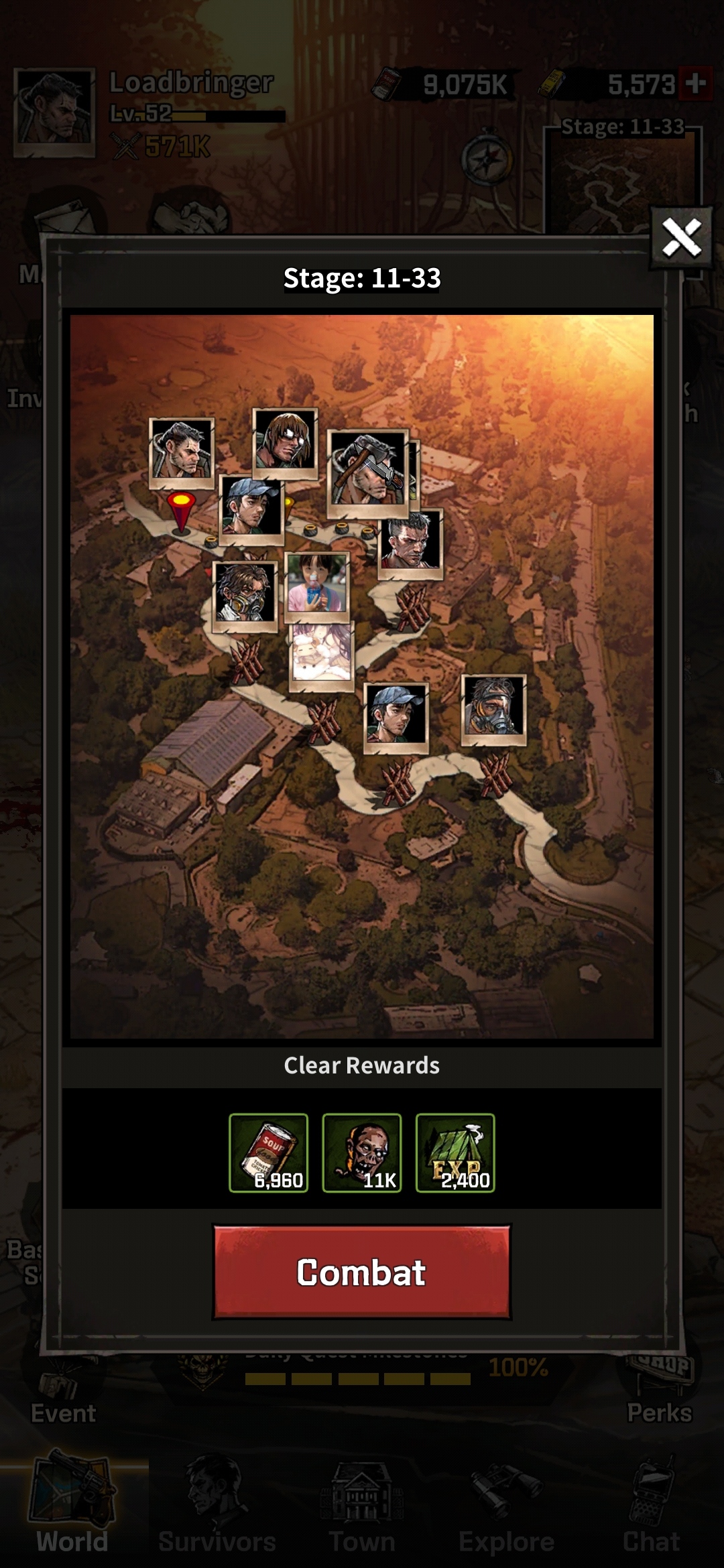The height and width of the screenshot is (1568, 724).
Task: Start the stage with the Combat button
Action: (361, 1272)
